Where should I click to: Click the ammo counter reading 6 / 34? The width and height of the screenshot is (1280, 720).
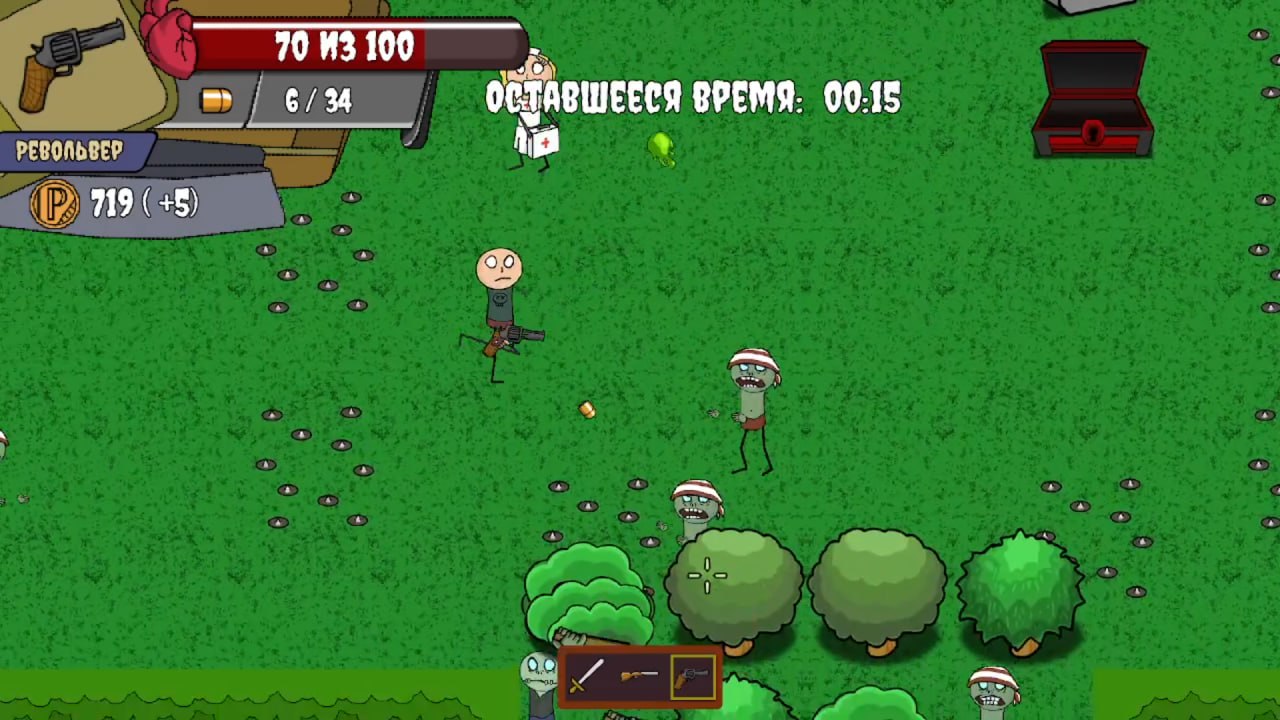coord(318,100)
